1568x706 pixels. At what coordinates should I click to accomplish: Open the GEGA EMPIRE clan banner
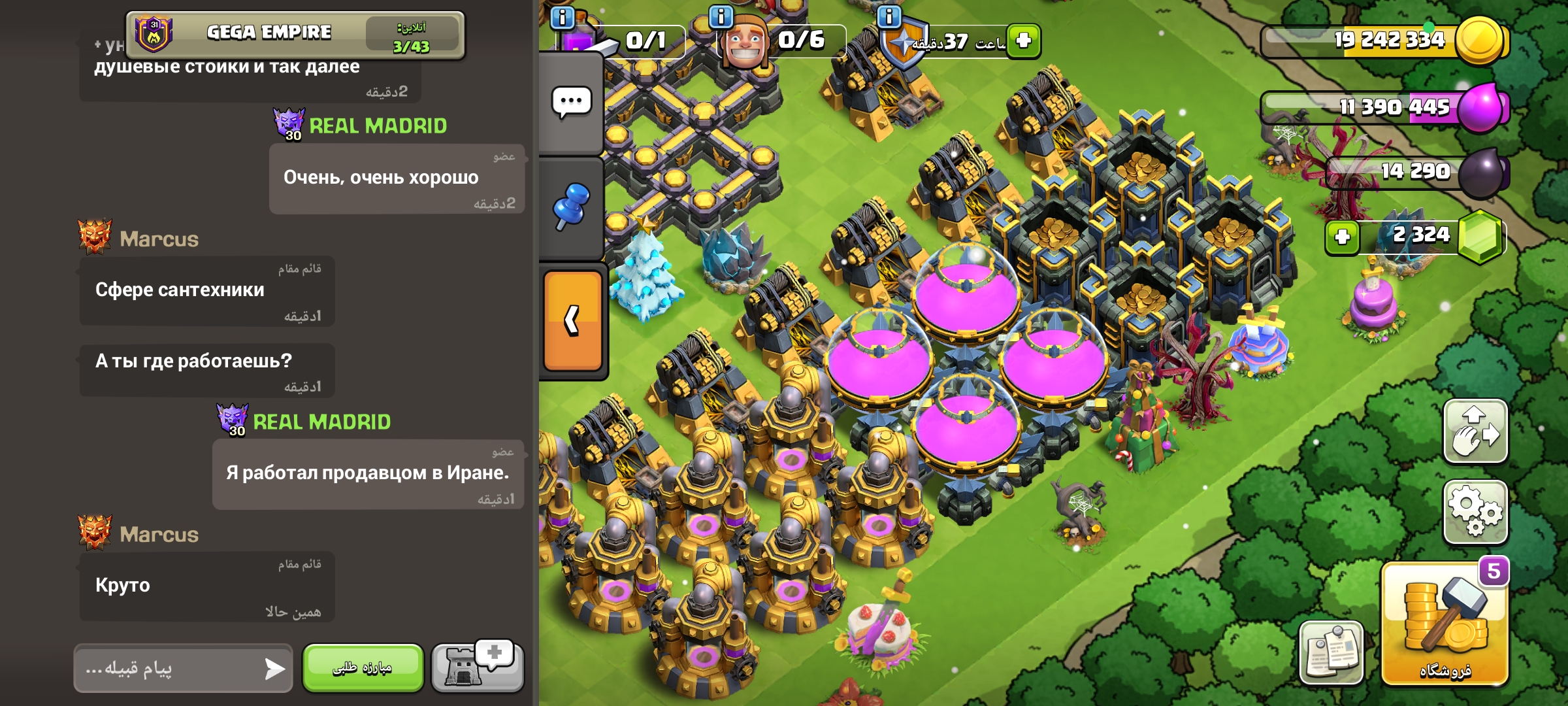click(295, 34)
